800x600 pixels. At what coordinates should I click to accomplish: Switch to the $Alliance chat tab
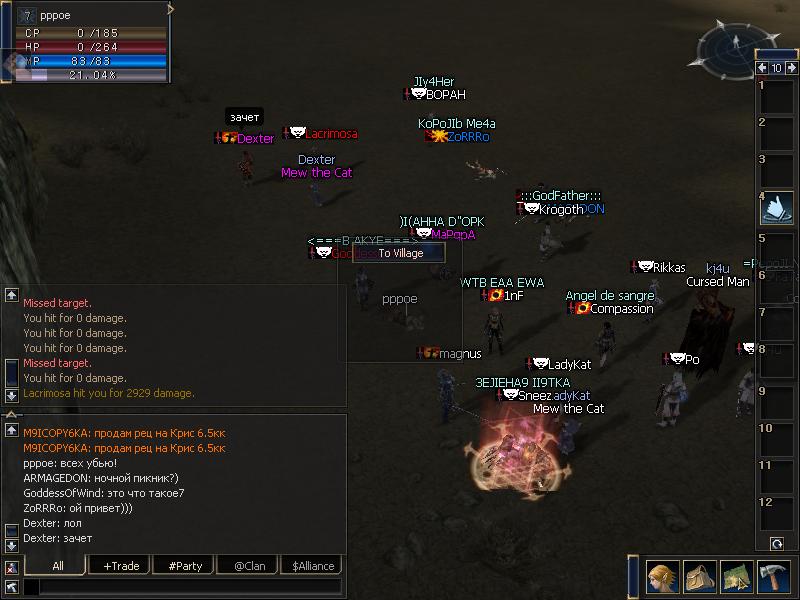pos(312,566)
